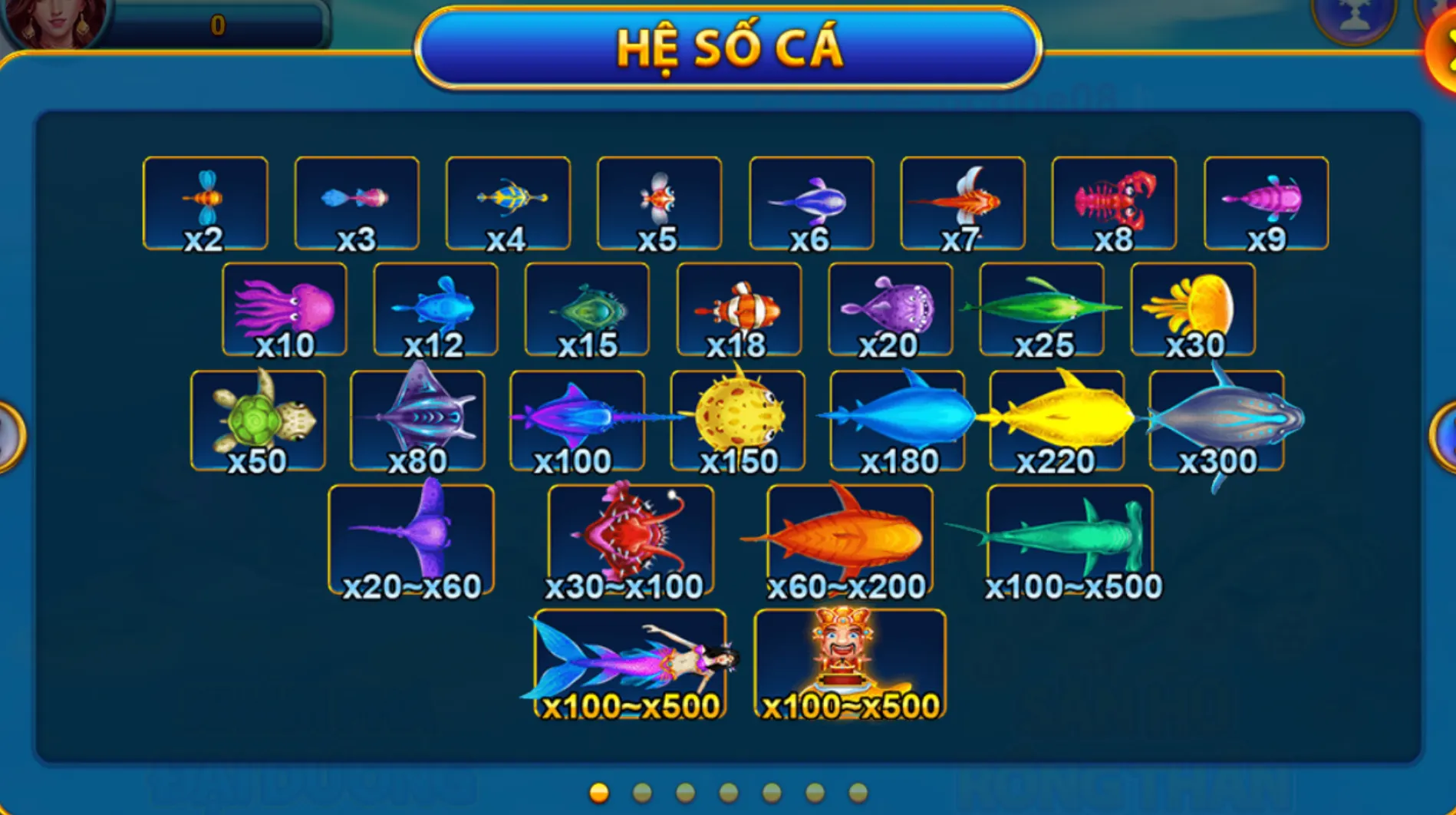
Task: Select the x150 yellow pufferfish icon
Action: pos(739,416)
